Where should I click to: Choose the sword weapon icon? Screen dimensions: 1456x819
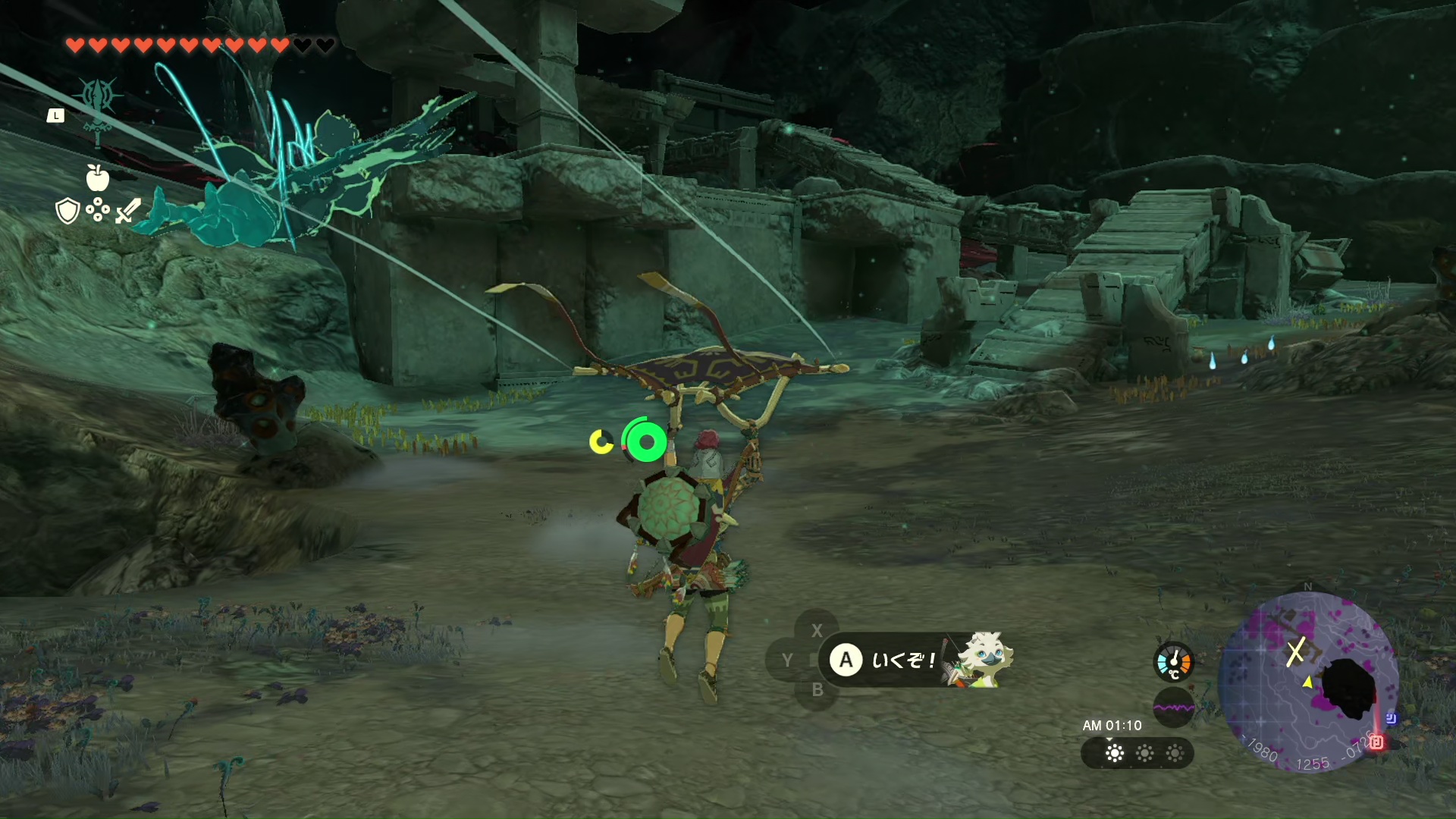point(128,211)
